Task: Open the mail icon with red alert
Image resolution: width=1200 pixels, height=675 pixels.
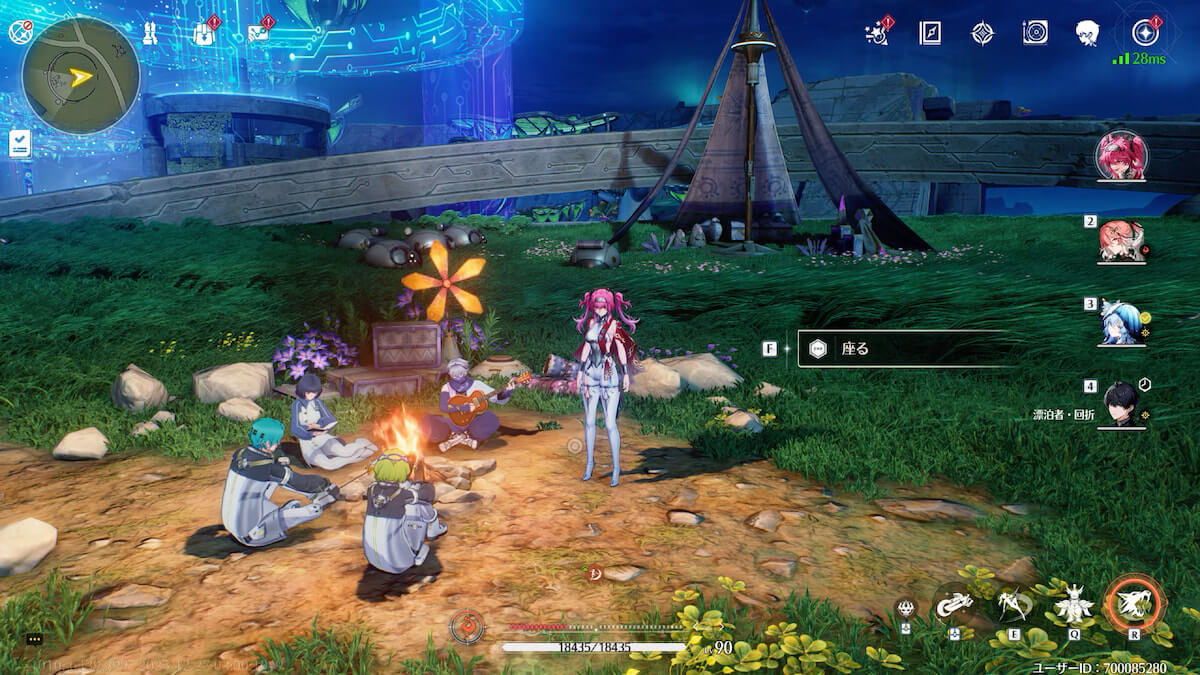Action: [x=258, y=33]
